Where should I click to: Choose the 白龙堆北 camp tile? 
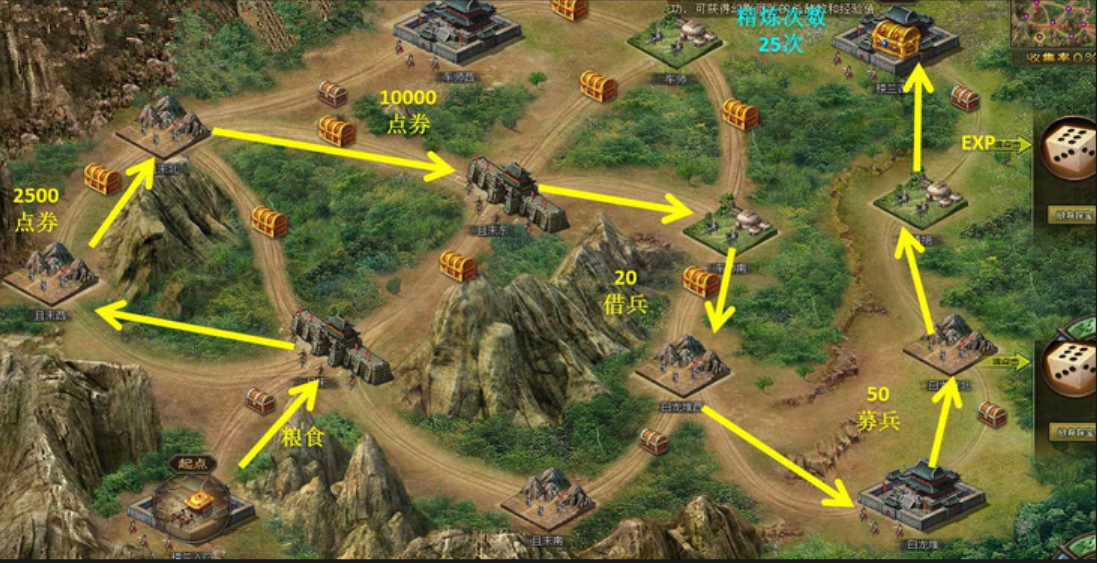point(950,347)
